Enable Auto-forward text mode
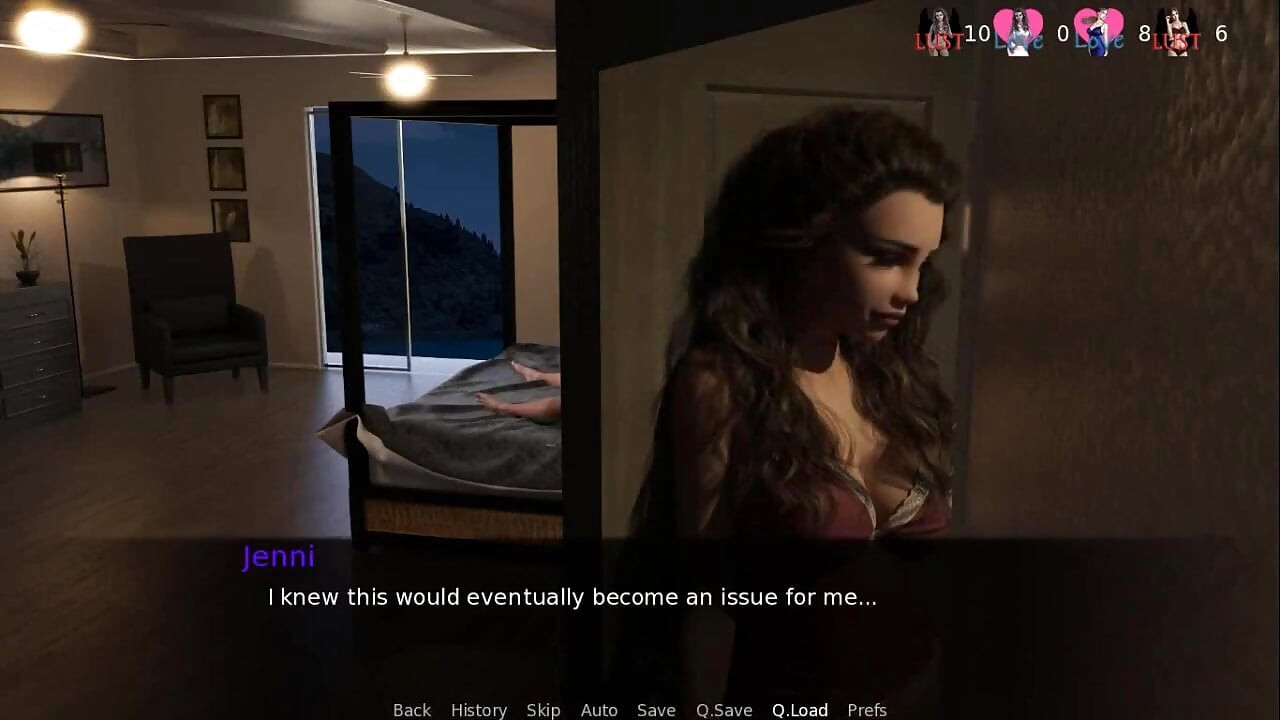This screenshot has width=1280, height=720. tap(599, 709)
